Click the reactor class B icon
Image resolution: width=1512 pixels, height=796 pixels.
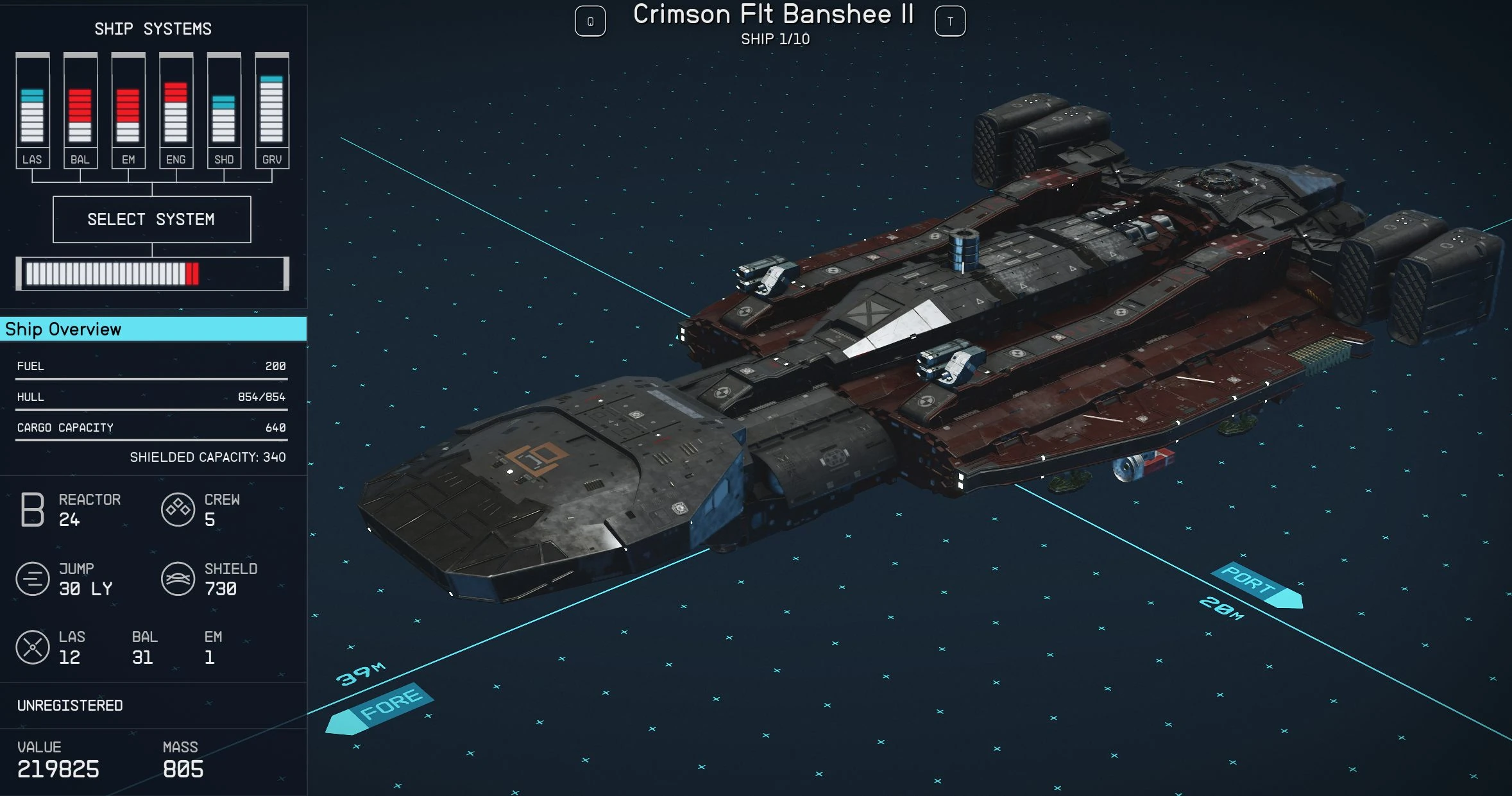coord(31,510)
